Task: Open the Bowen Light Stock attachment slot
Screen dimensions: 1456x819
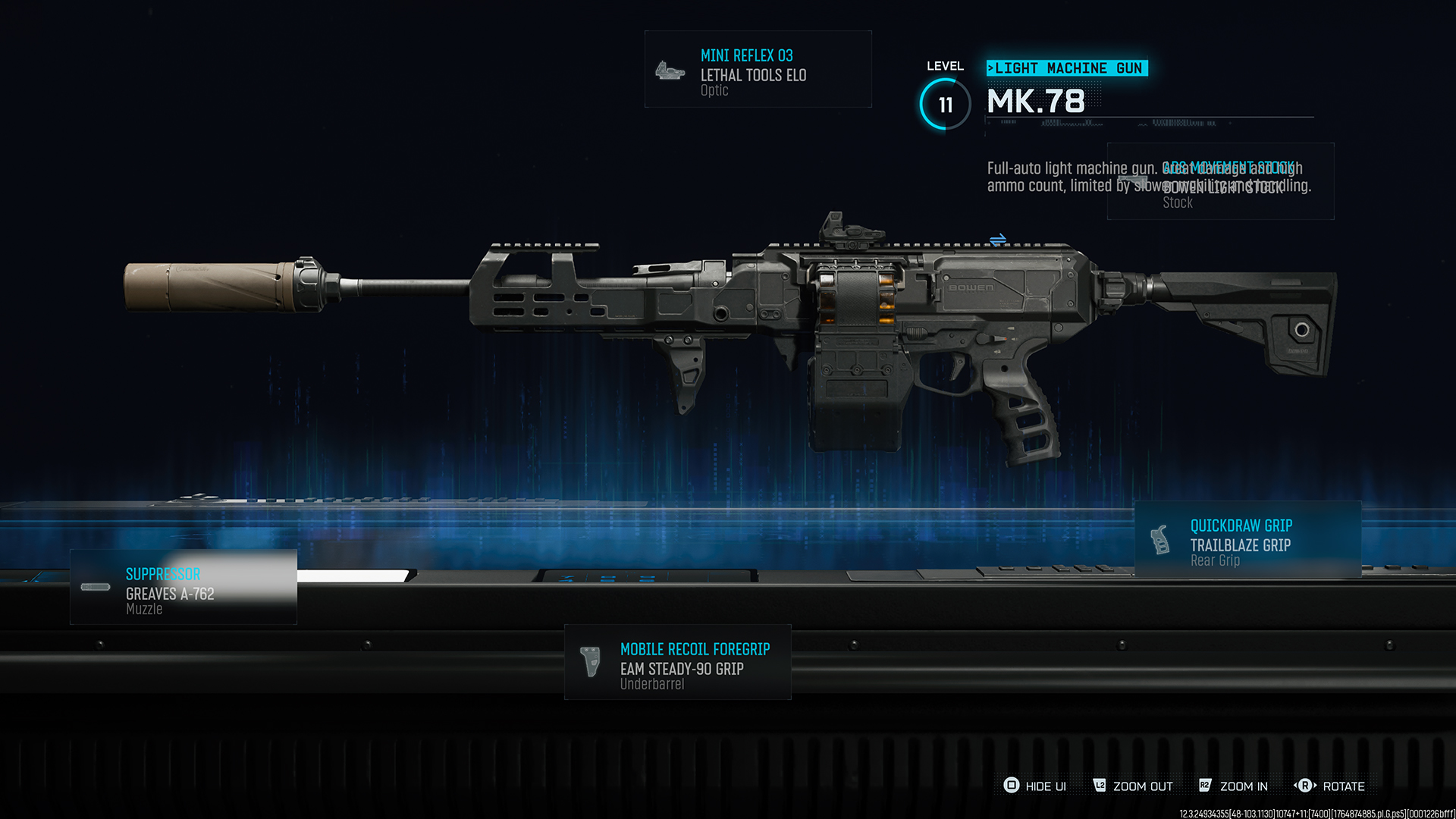Action: coord(1220,182)
